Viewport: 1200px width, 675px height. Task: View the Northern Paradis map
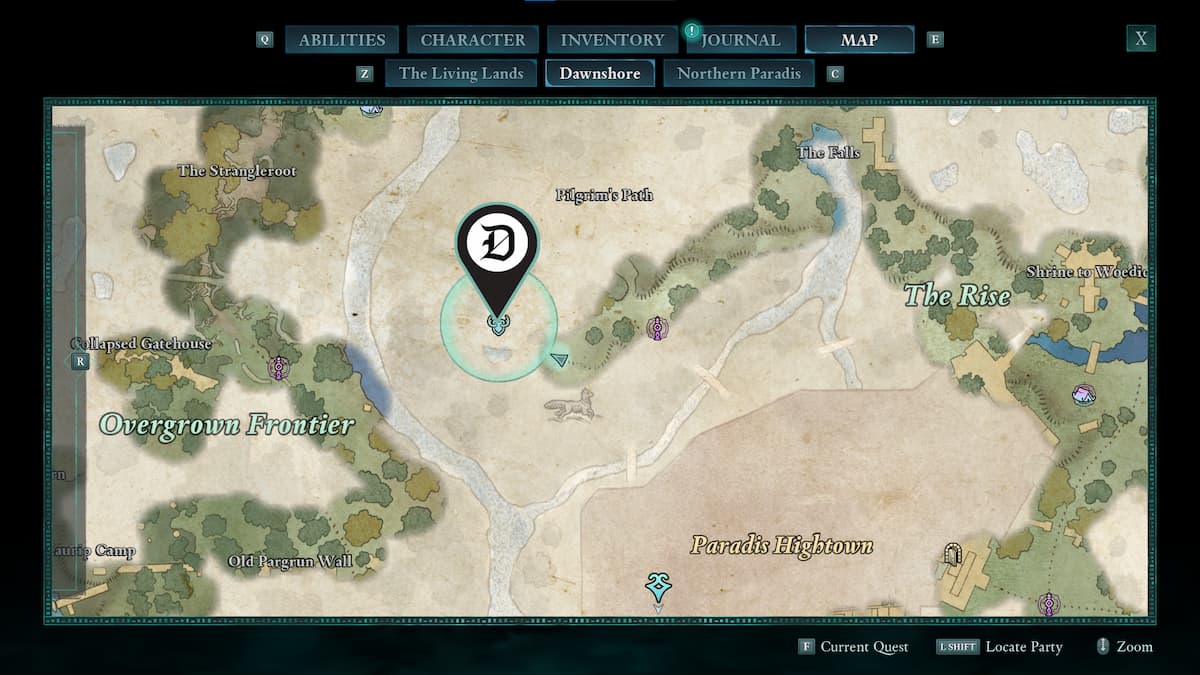click(739, 73)
